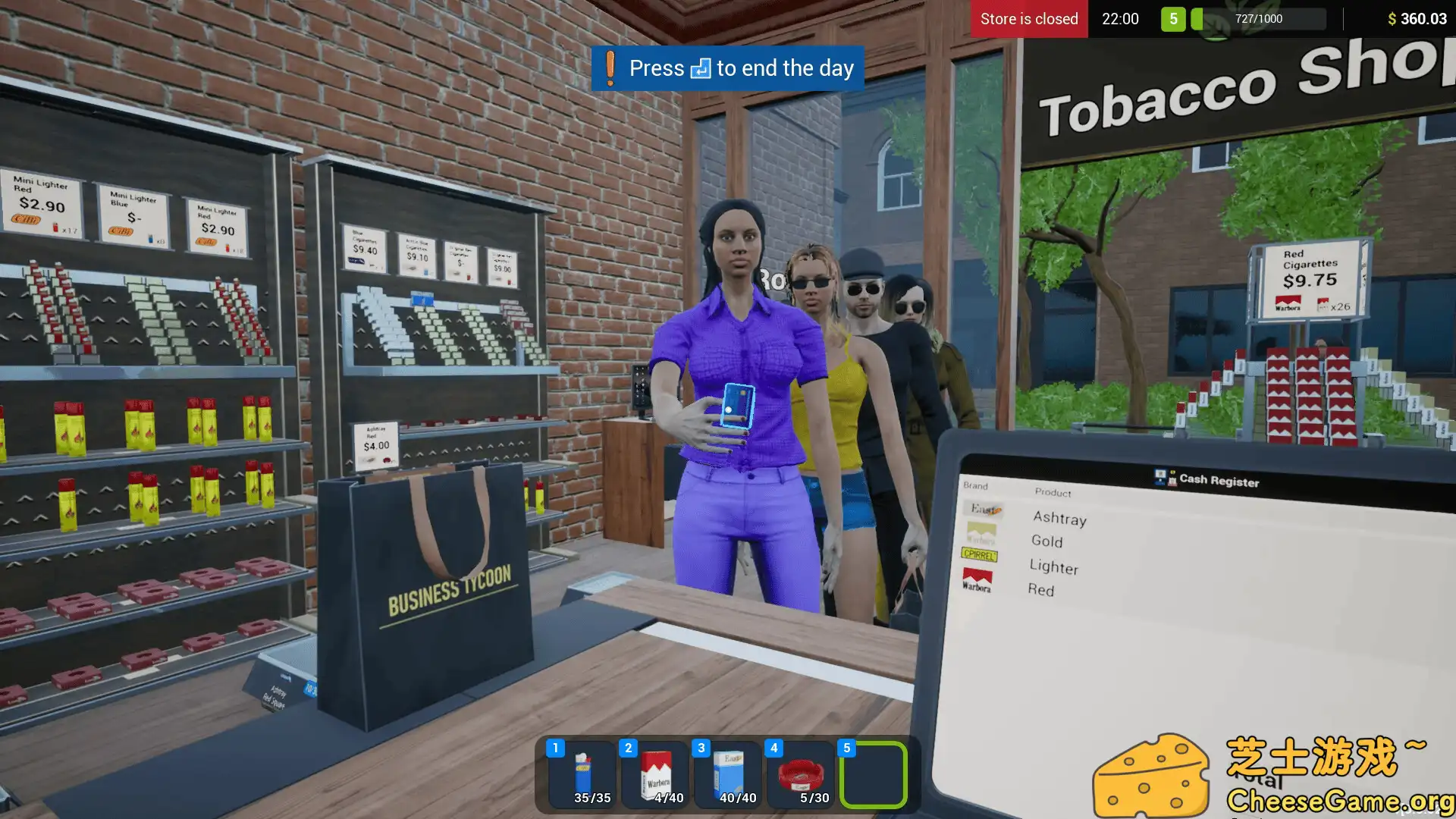Click the East brand logo in the Brand column

tap(984, 508)
